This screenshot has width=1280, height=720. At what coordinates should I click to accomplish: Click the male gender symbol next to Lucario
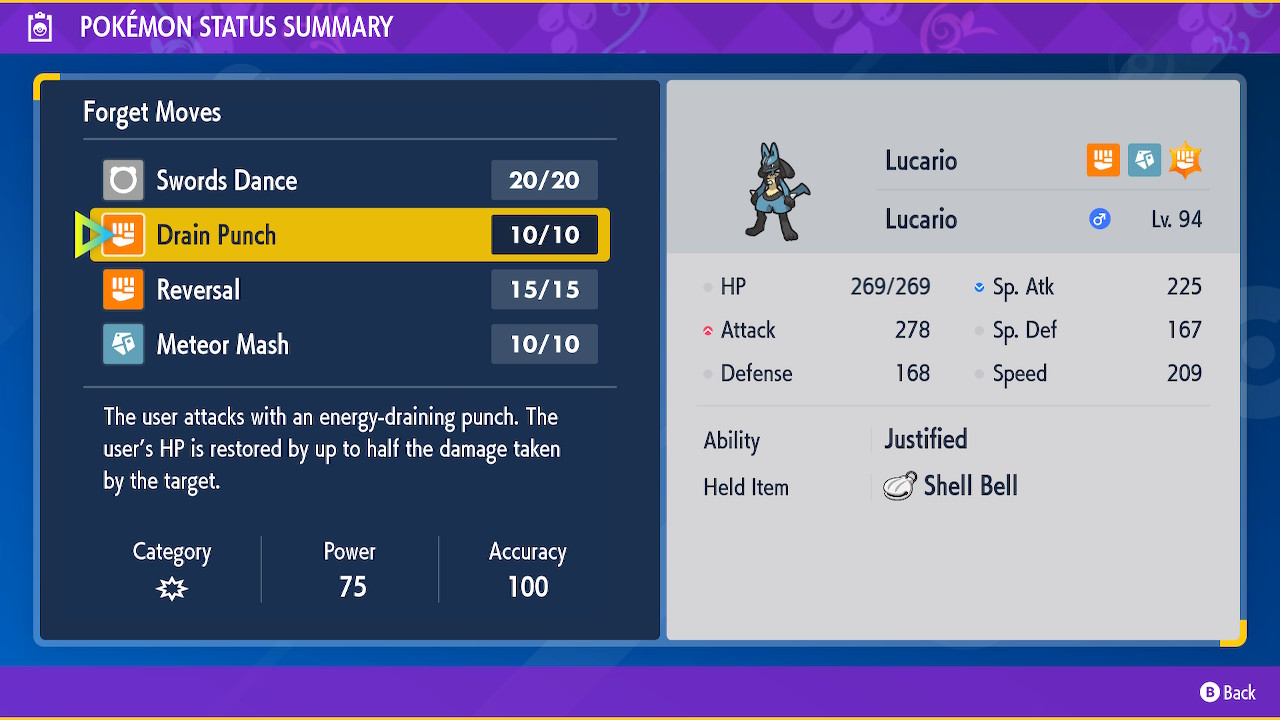(1099, 219)
